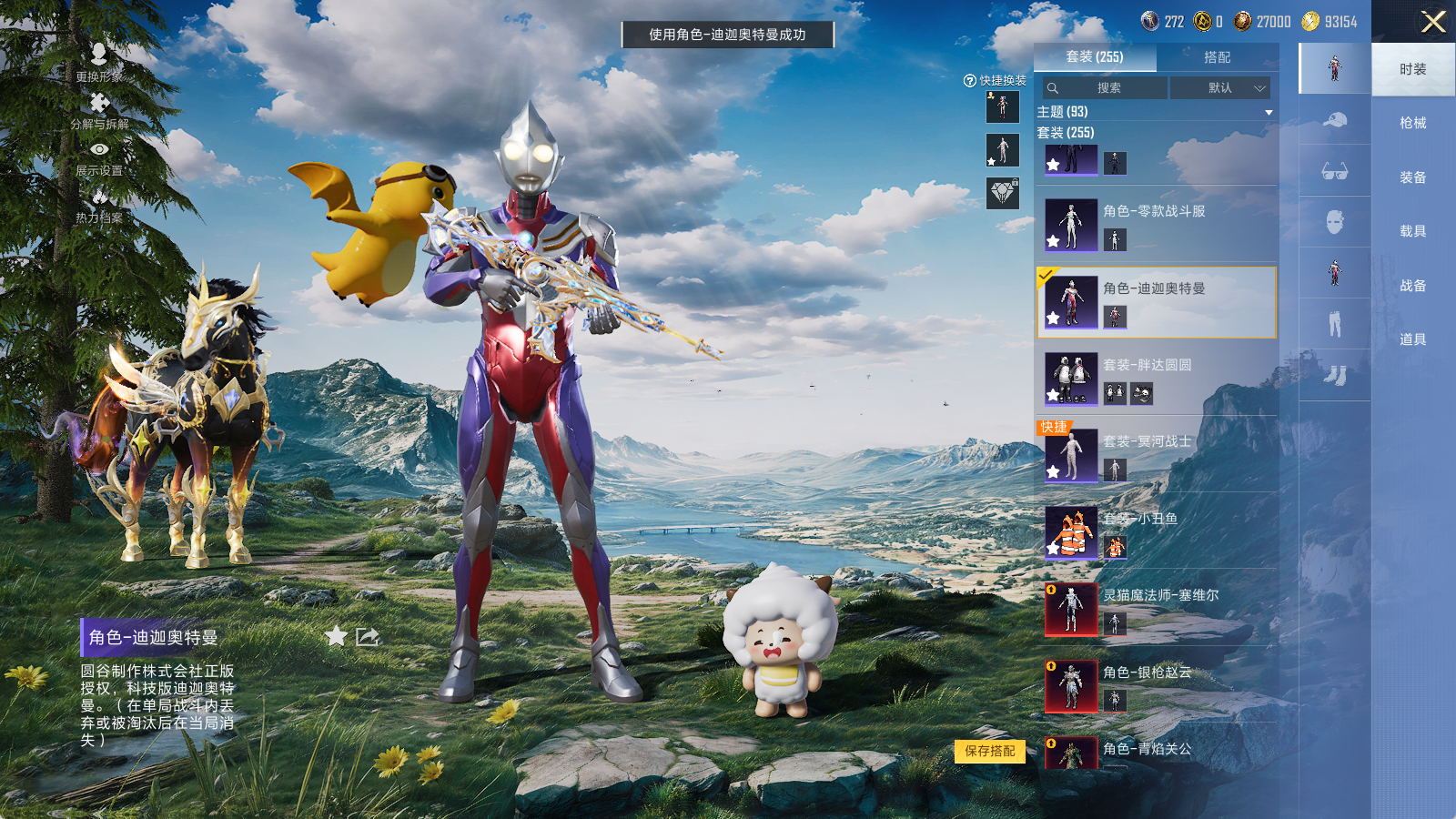The width and height of the screenshot is (1456, 819).
Task: Choose the 套装-胖达圆圆 outfit
Action: [x=1156, y=379]
